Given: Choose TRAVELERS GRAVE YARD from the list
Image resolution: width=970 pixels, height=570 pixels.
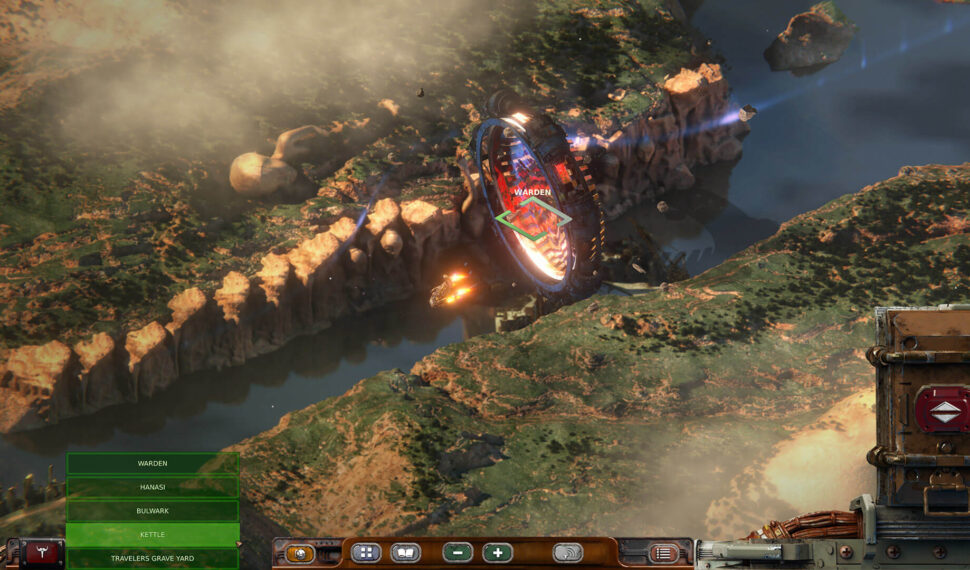Looking at the screenshot, I should click(152, 558).
